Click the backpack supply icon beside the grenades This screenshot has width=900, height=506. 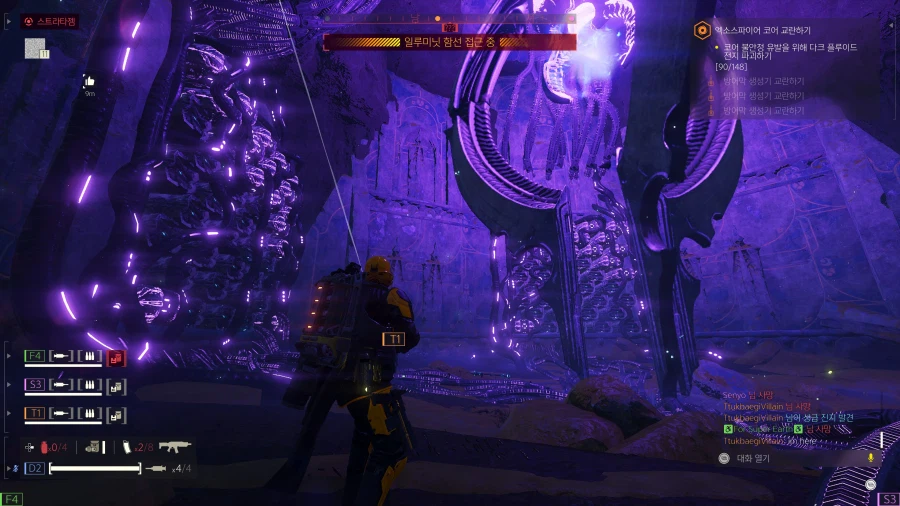coord(92,447)
